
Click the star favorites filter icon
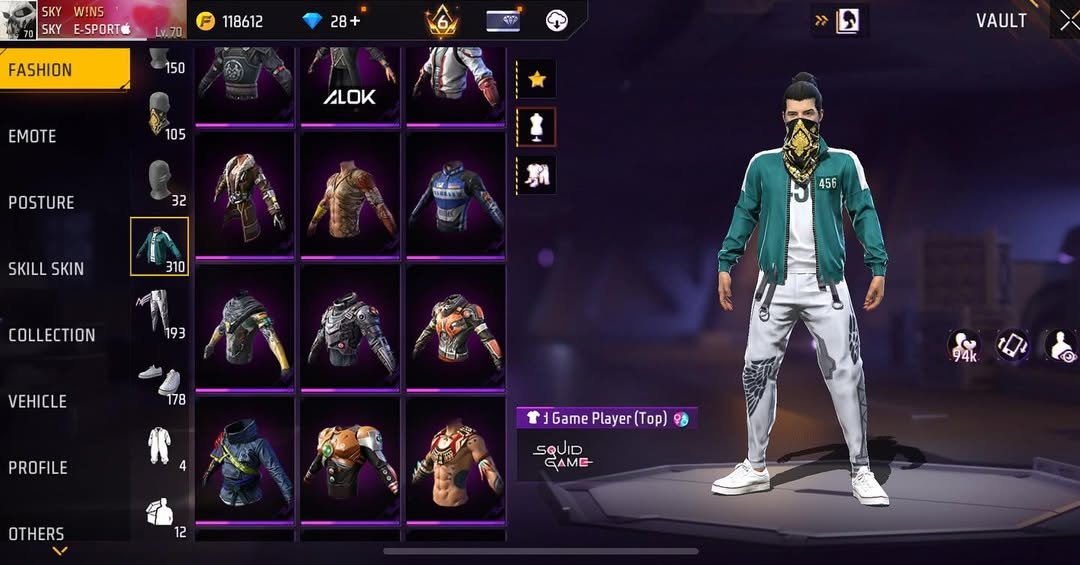click(537, 80)
